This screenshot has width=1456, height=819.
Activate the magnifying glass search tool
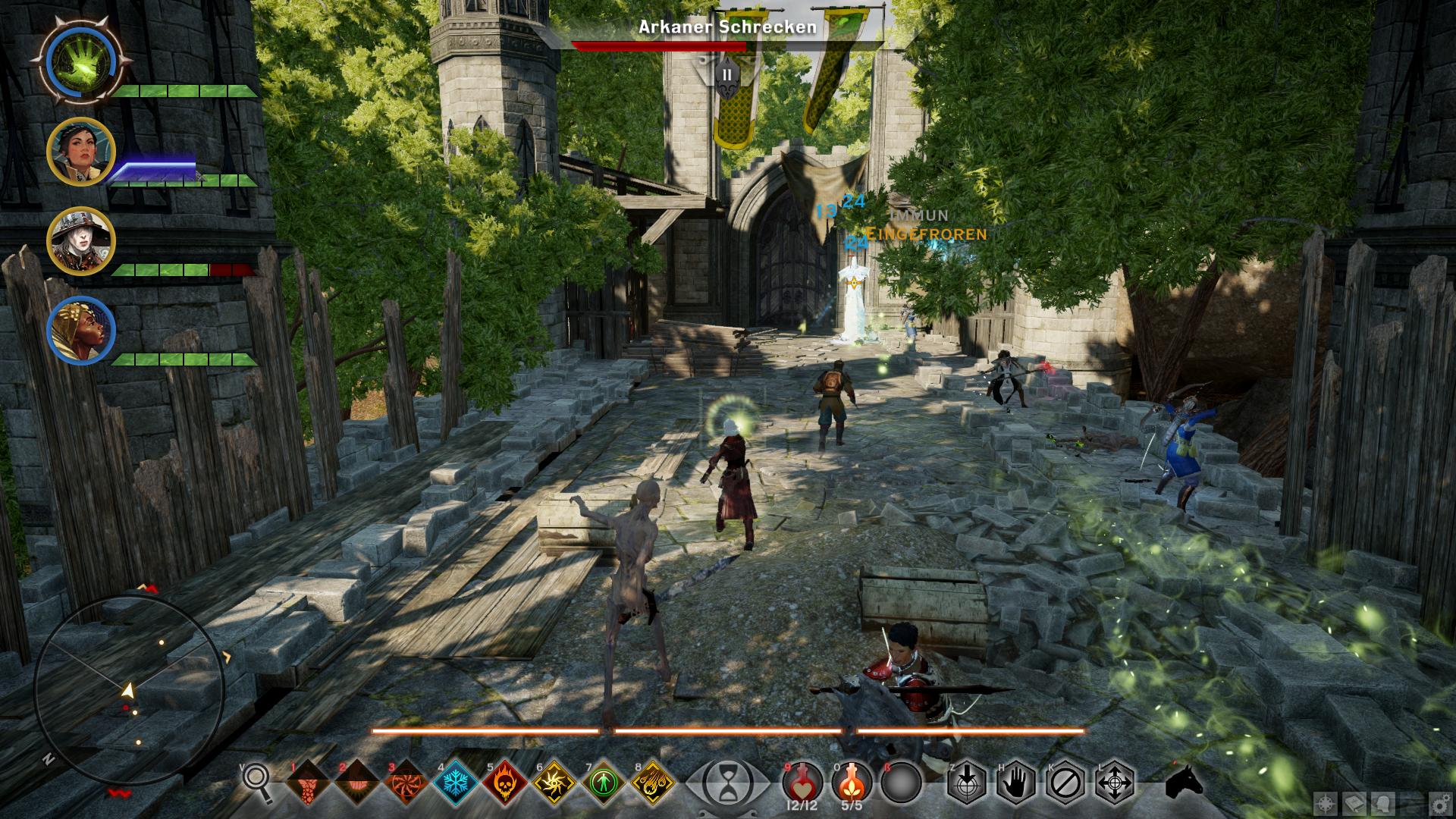[257, 781]
